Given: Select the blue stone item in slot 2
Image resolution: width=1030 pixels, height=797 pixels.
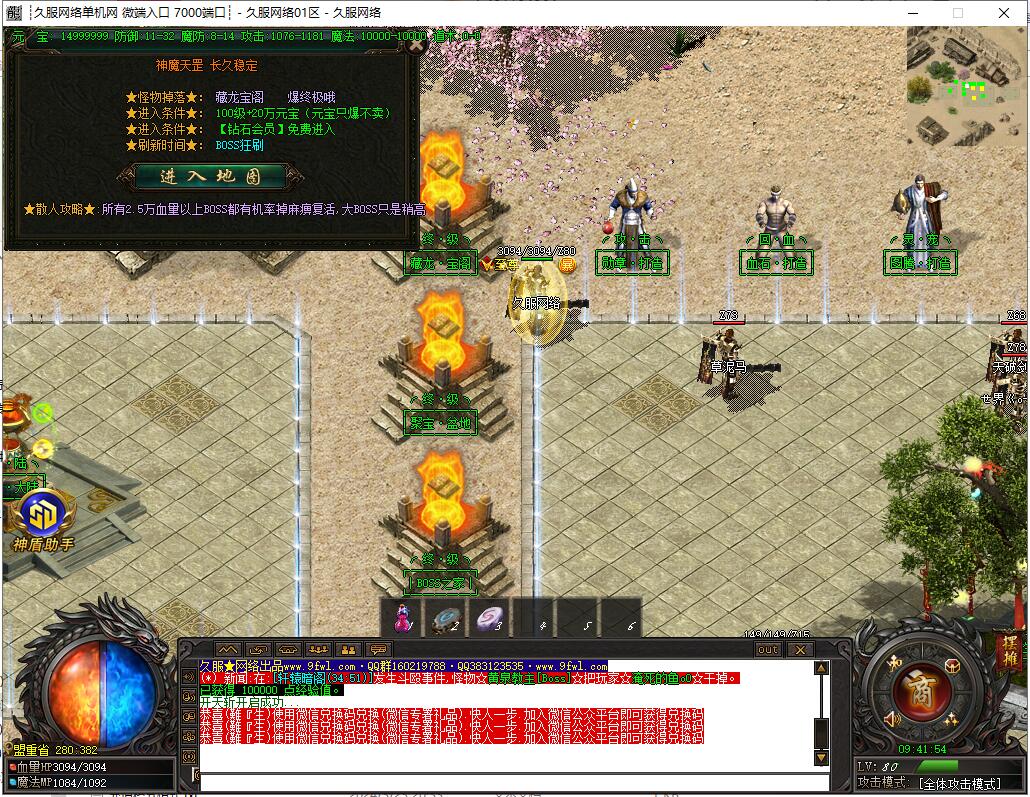Looking at the screenshot, I should click(x=445, y=620).
